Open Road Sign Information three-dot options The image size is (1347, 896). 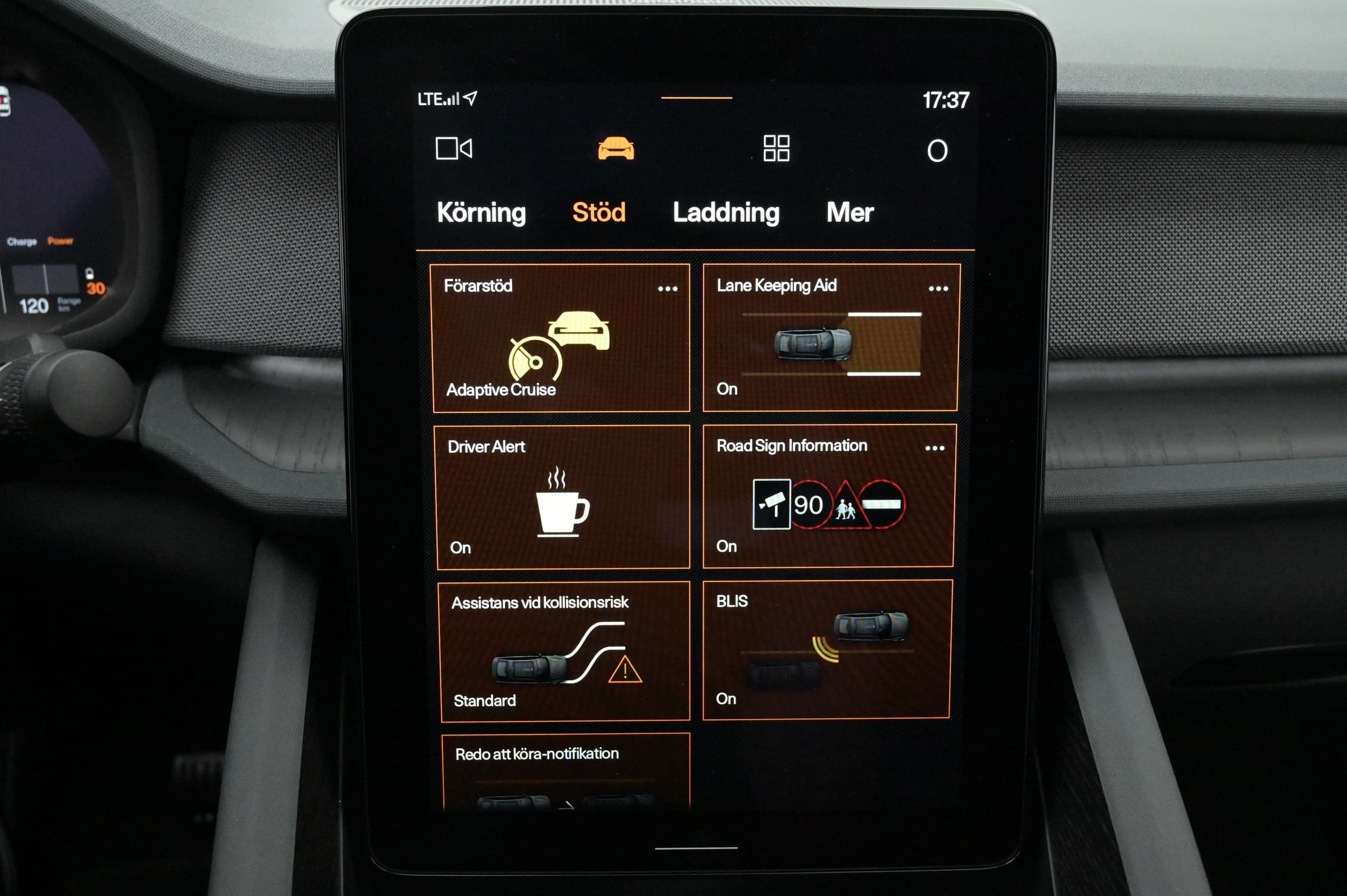click(x=934, y=448)
